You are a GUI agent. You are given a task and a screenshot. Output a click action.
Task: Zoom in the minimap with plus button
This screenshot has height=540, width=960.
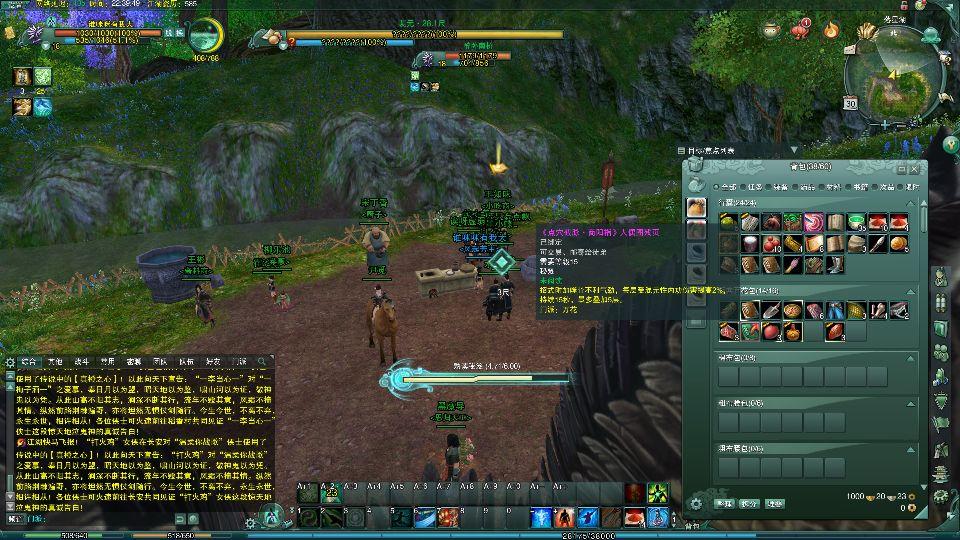(x=886, y=124)
